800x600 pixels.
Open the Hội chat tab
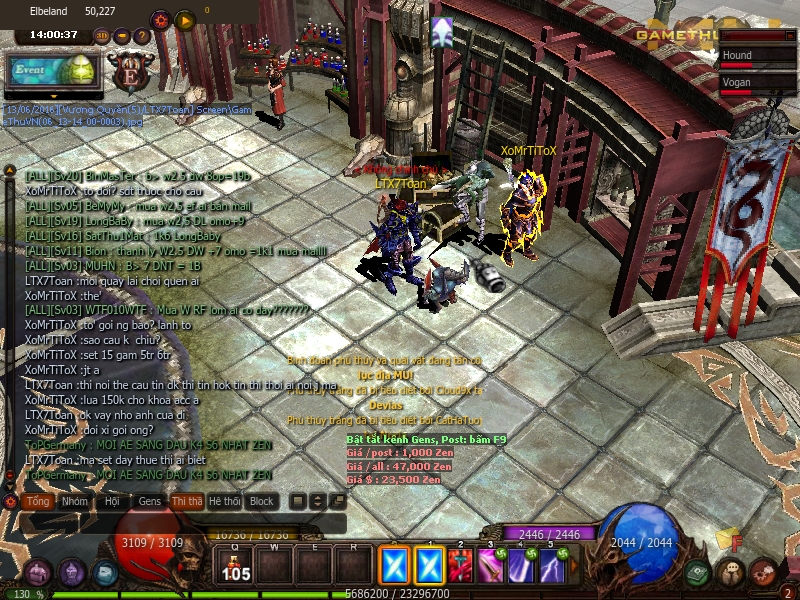pos(112,501)
